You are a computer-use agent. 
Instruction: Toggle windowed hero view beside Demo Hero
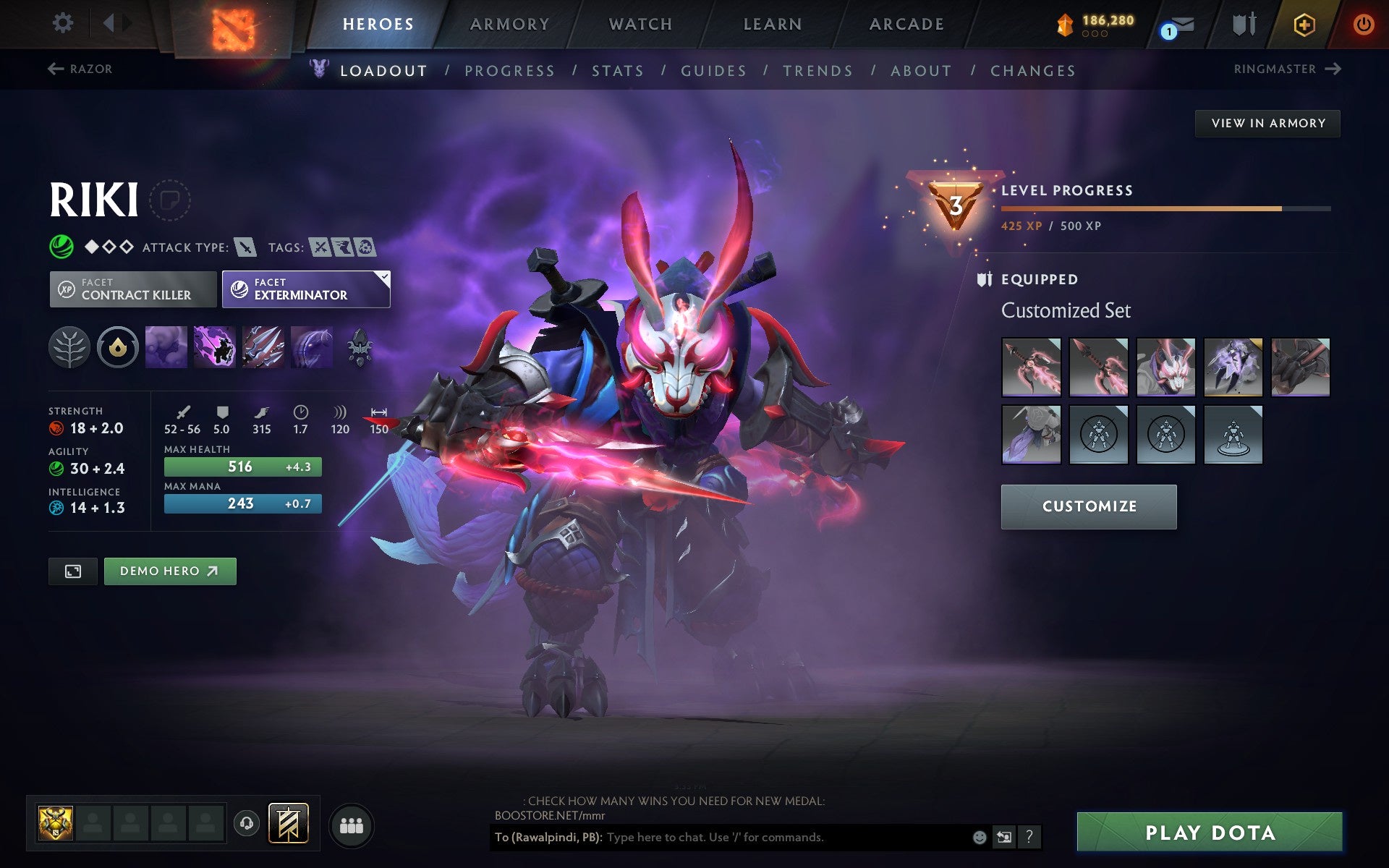point(72,571)
